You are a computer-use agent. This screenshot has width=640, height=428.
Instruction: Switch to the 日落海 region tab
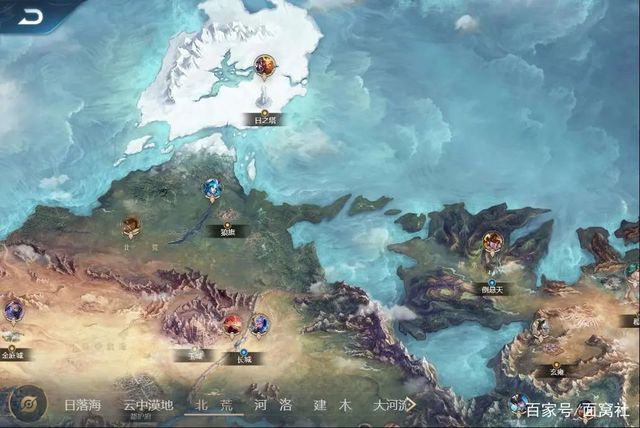83,406
